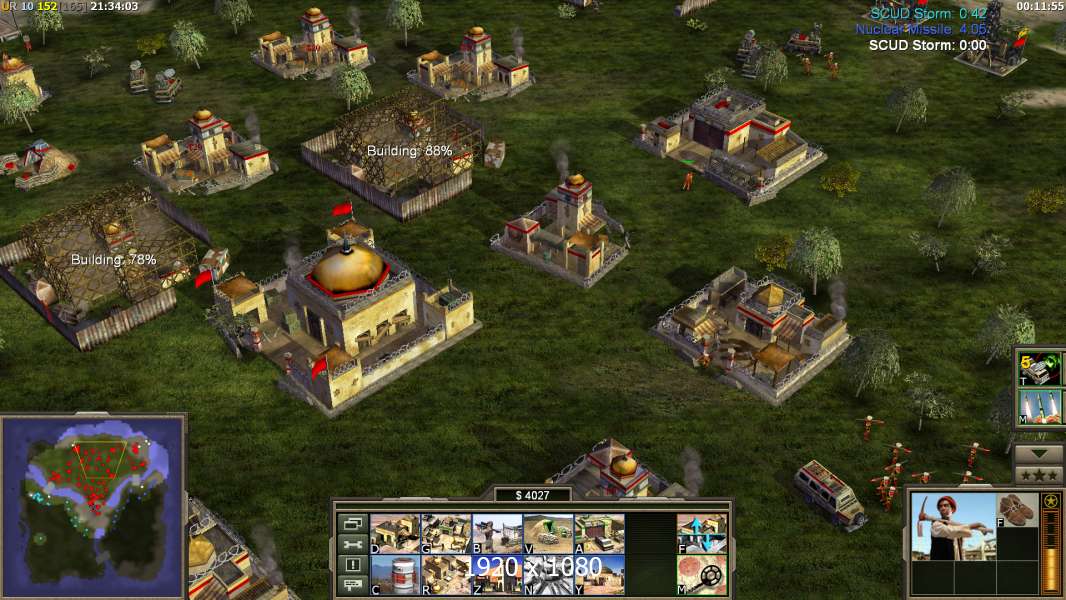Viewport: 1066px width, 600px height.
Task: Open the three-star generals powers button
Action: 1038,474
